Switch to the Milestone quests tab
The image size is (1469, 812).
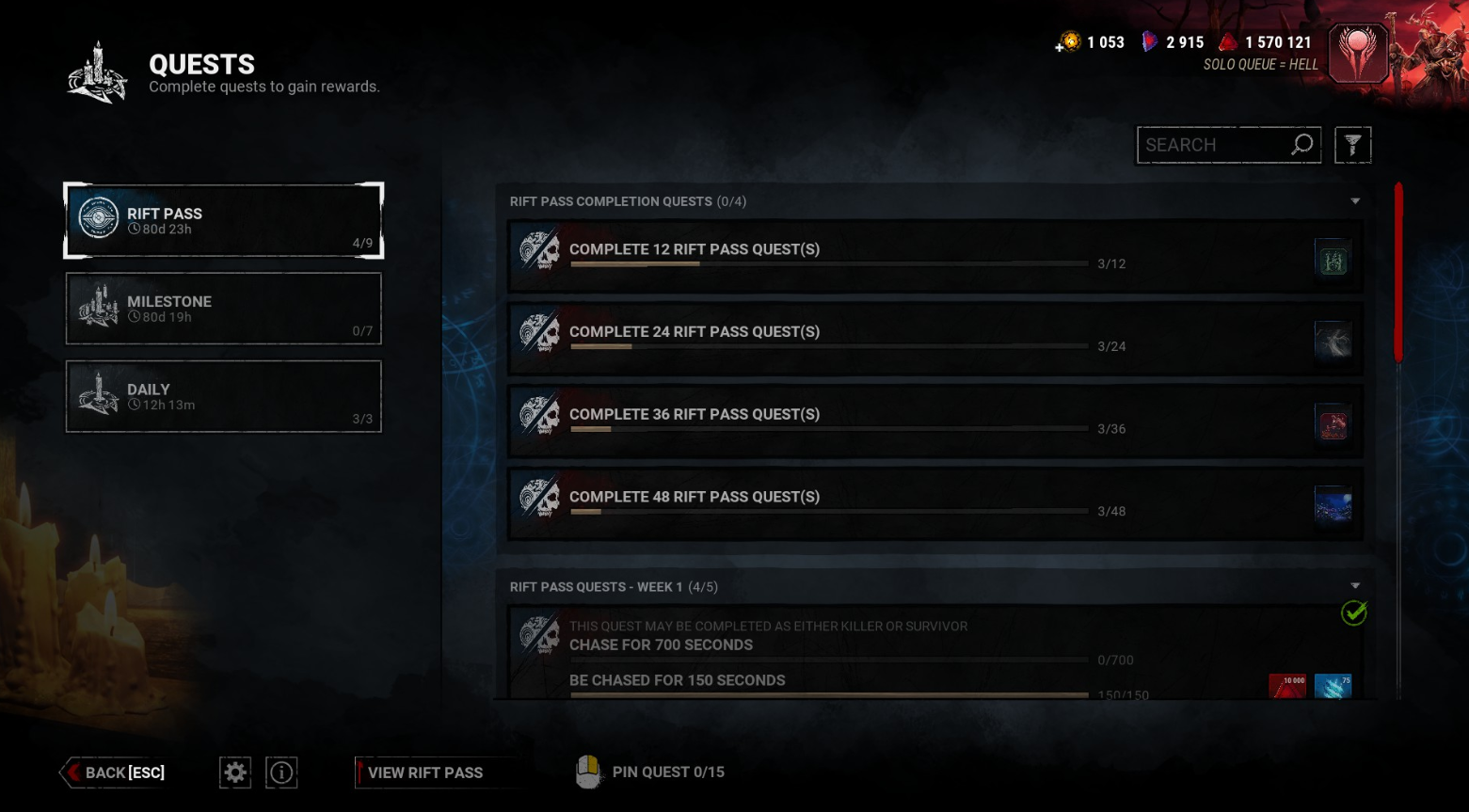(223, 308)
